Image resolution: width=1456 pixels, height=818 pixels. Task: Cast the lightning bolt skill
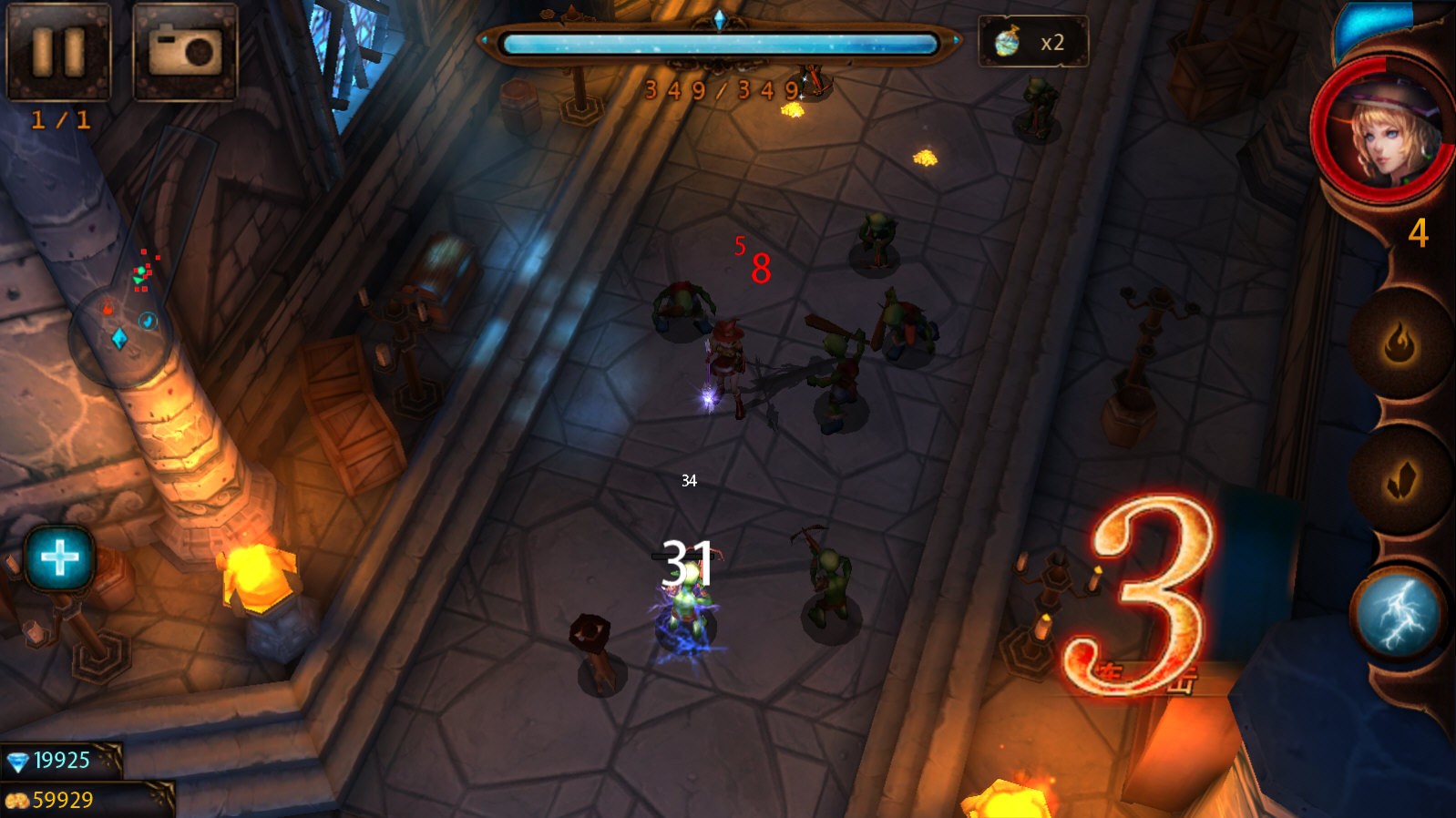point(1399,613)
